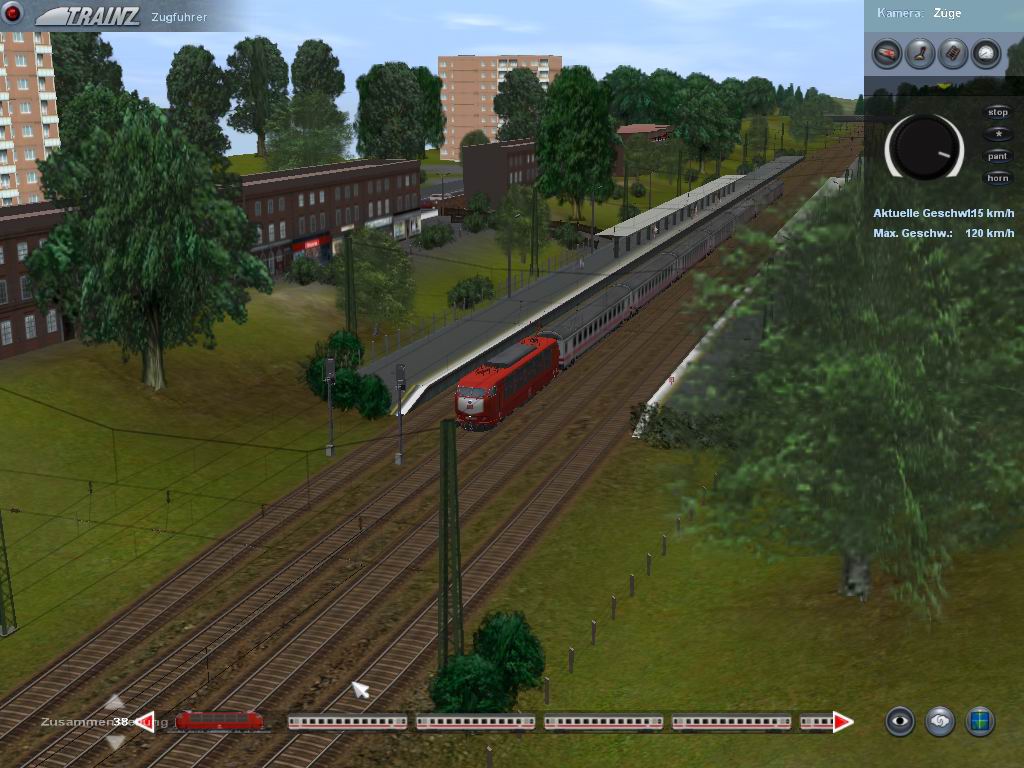The height and width of the screenshot is (768, 1024).
Task: Click the up arrow above the consist number
Action: point(115,702)
